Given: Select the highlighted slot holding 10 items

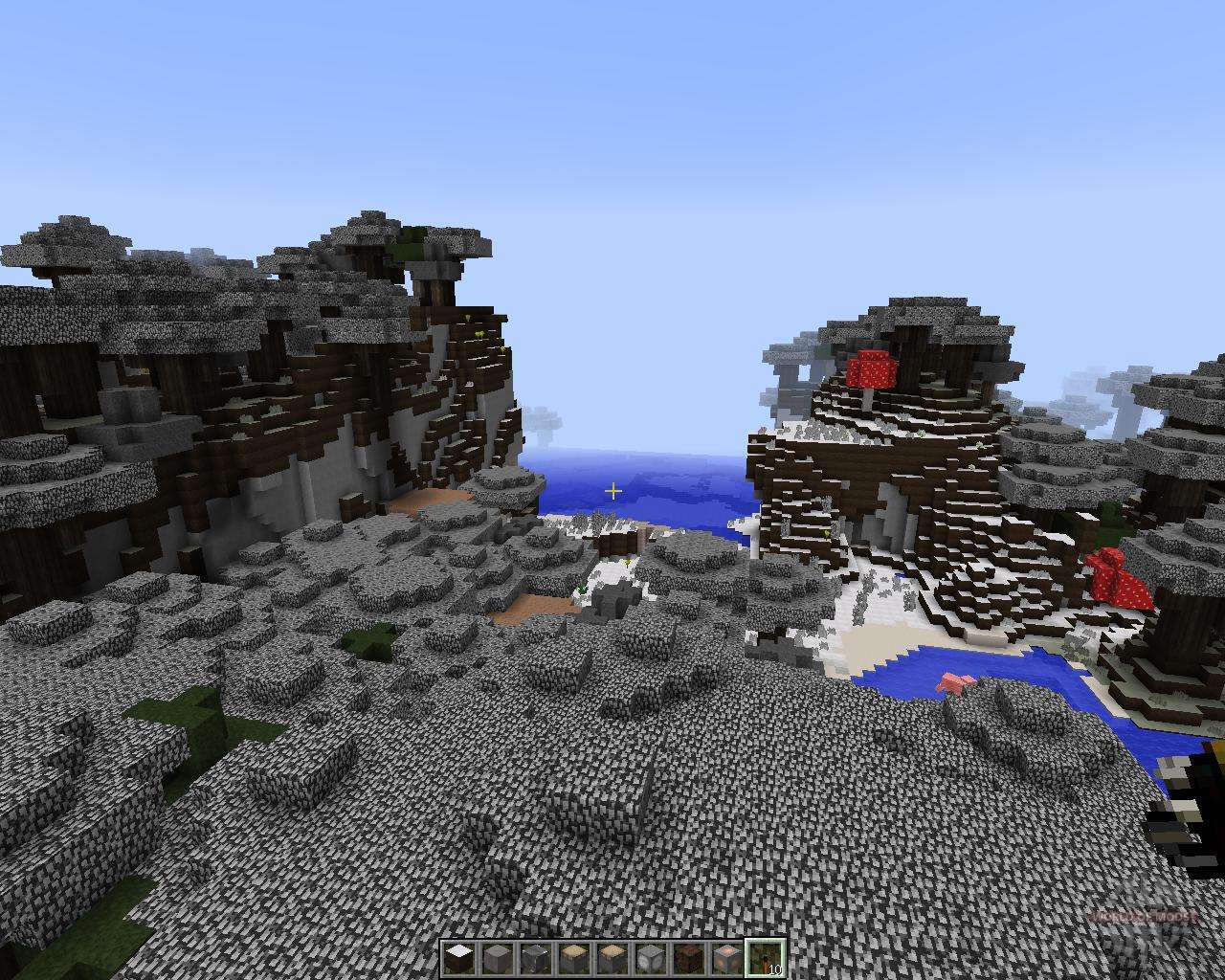Looking at the screenshot, I should click(x=766, y=958).
